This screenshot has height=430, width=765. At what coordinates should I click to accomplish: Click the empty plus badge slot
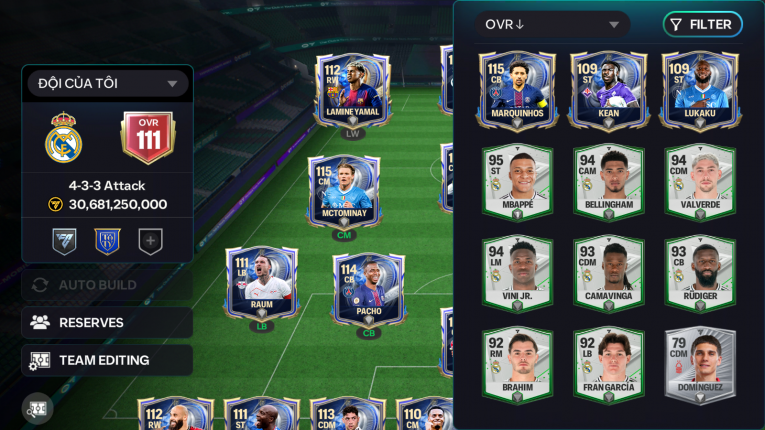coord(150,241)
